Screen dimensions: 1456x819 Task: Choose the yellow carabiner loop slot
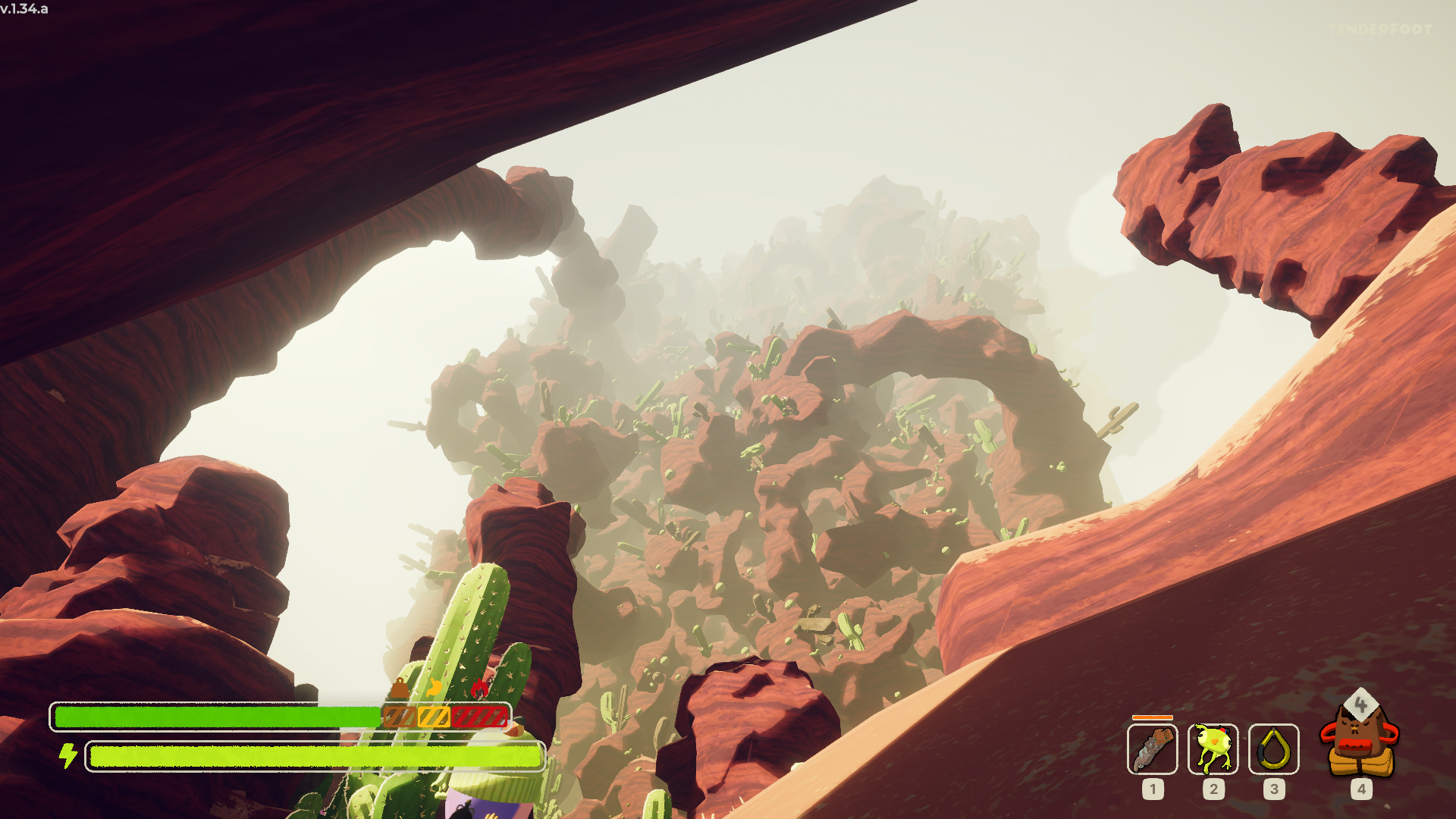click(x=1273, y=748)
